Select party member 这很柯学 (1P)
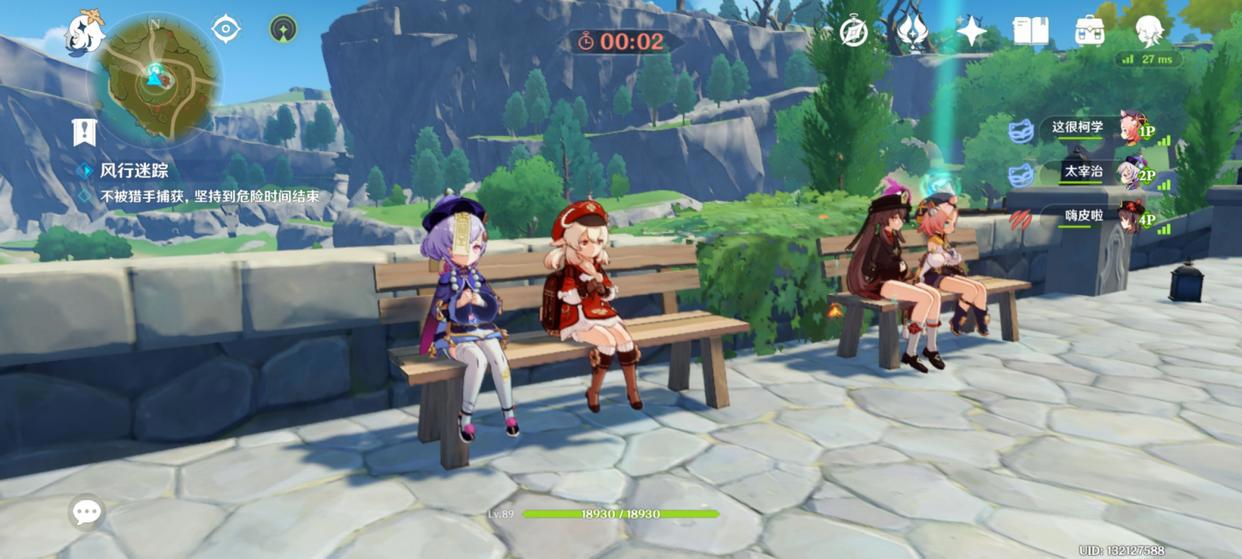1242x559 pixels. (x=1090, y=128)
